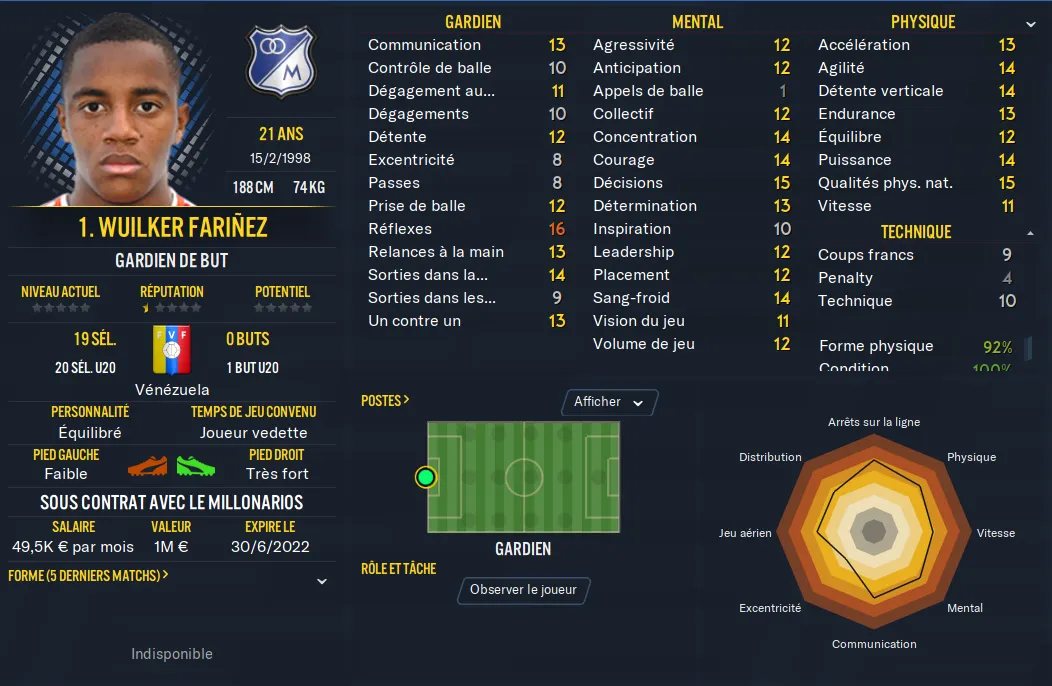1052x686 pixels.
Task: Click the attribute polygon radar chart
Action: 873,532
